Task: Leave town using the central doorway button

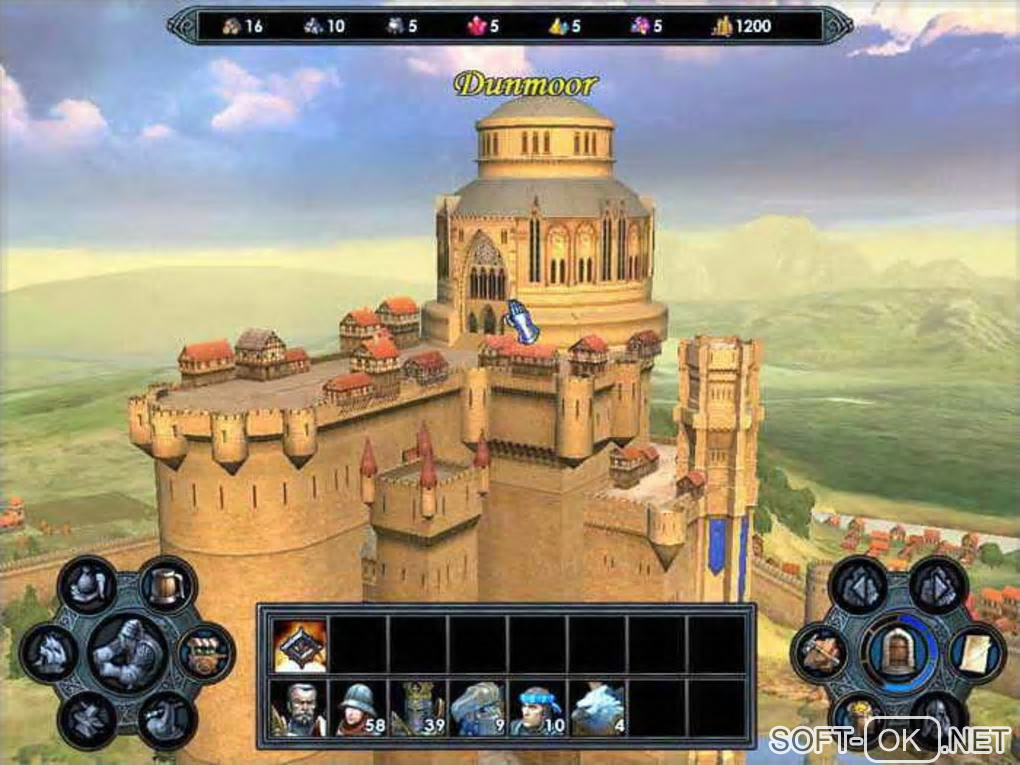Action: (897, 652)
